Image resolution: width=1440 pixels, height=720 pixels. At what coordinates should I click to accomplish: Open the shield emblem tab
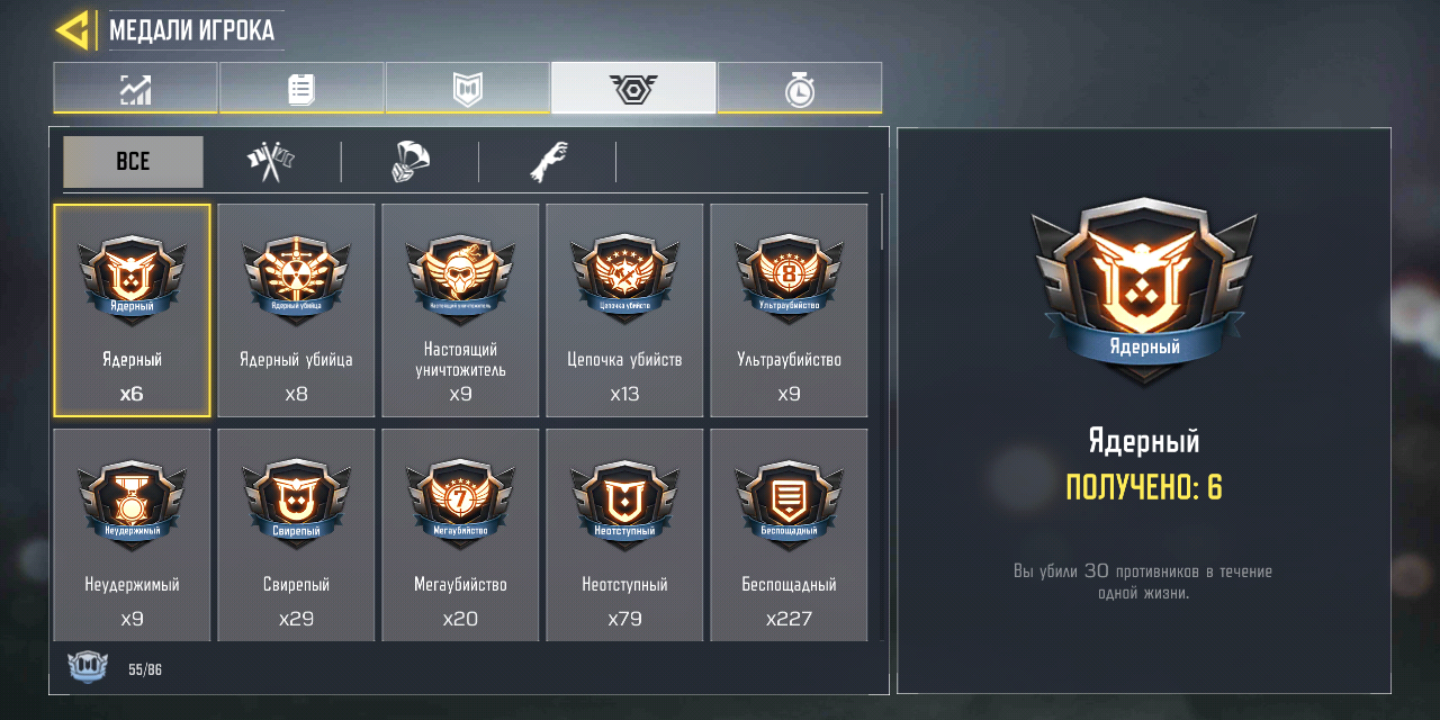467,88
